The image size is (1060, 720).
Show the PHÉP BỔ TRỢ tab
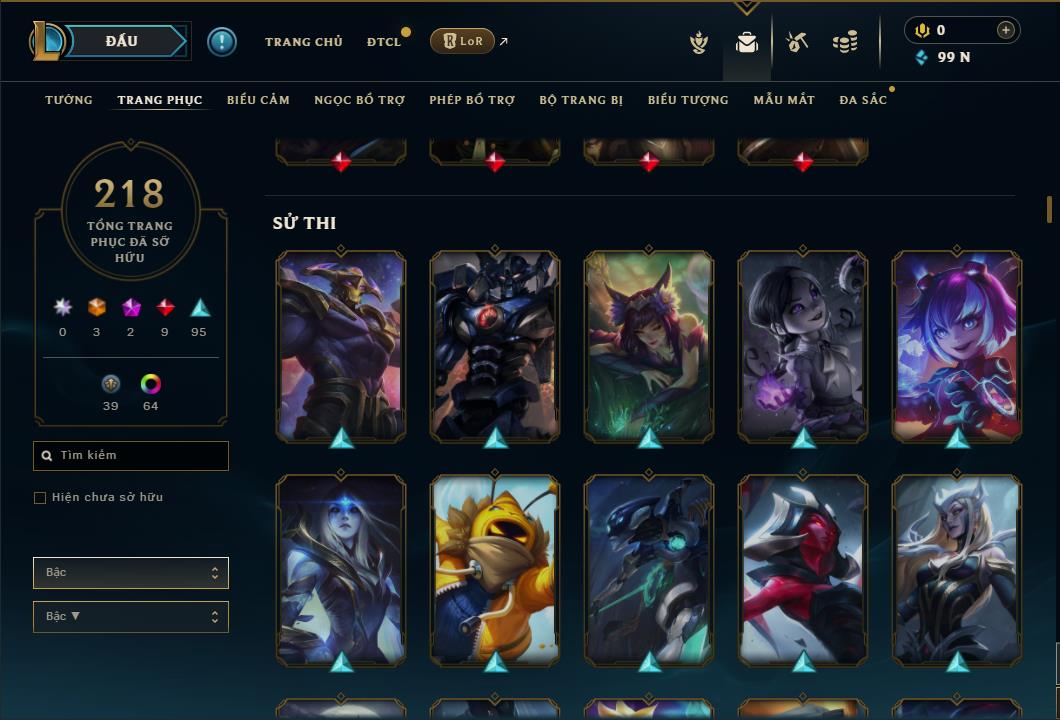472,100
